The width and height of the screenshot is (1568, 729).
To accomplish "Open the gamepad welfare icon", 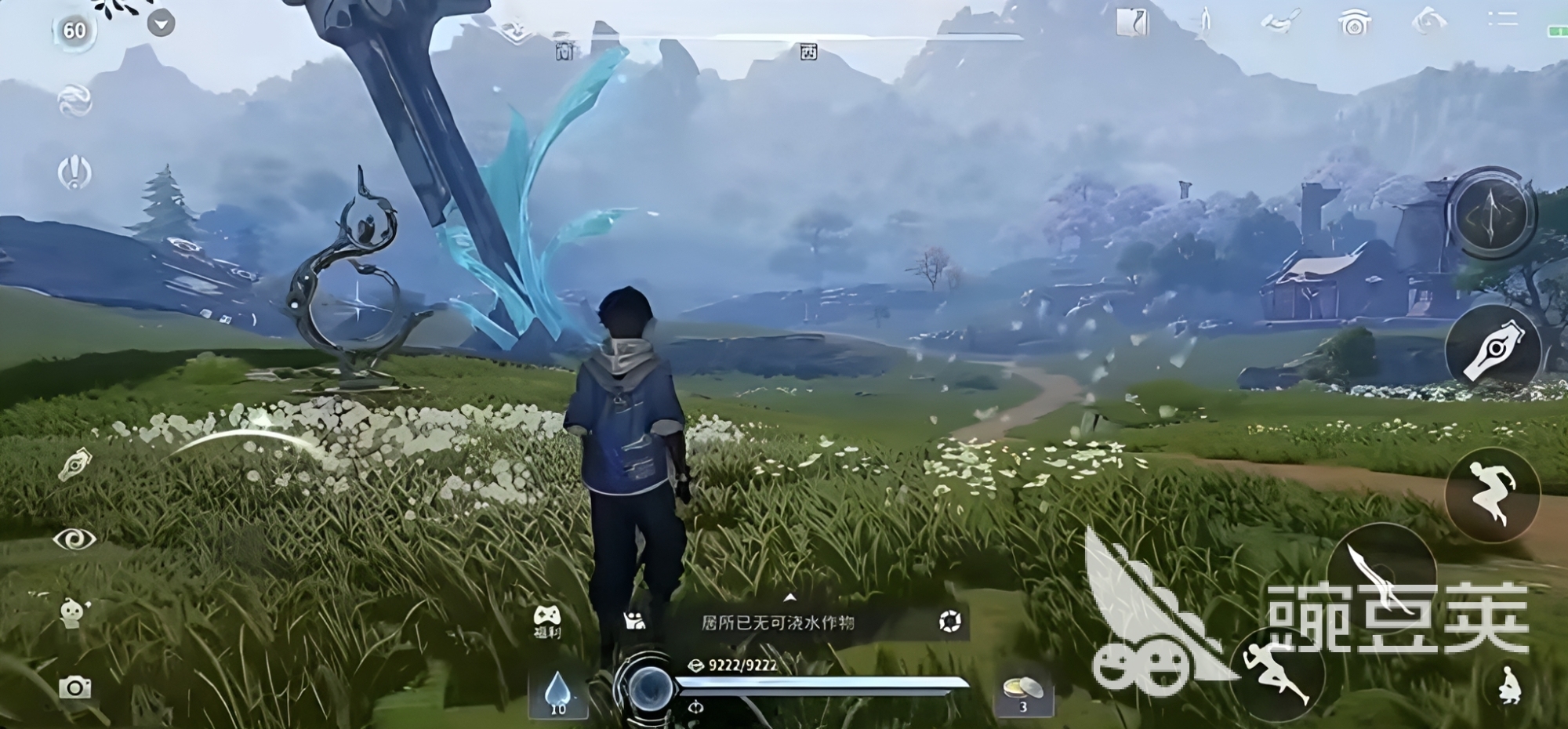I will (x=546, y=621).
